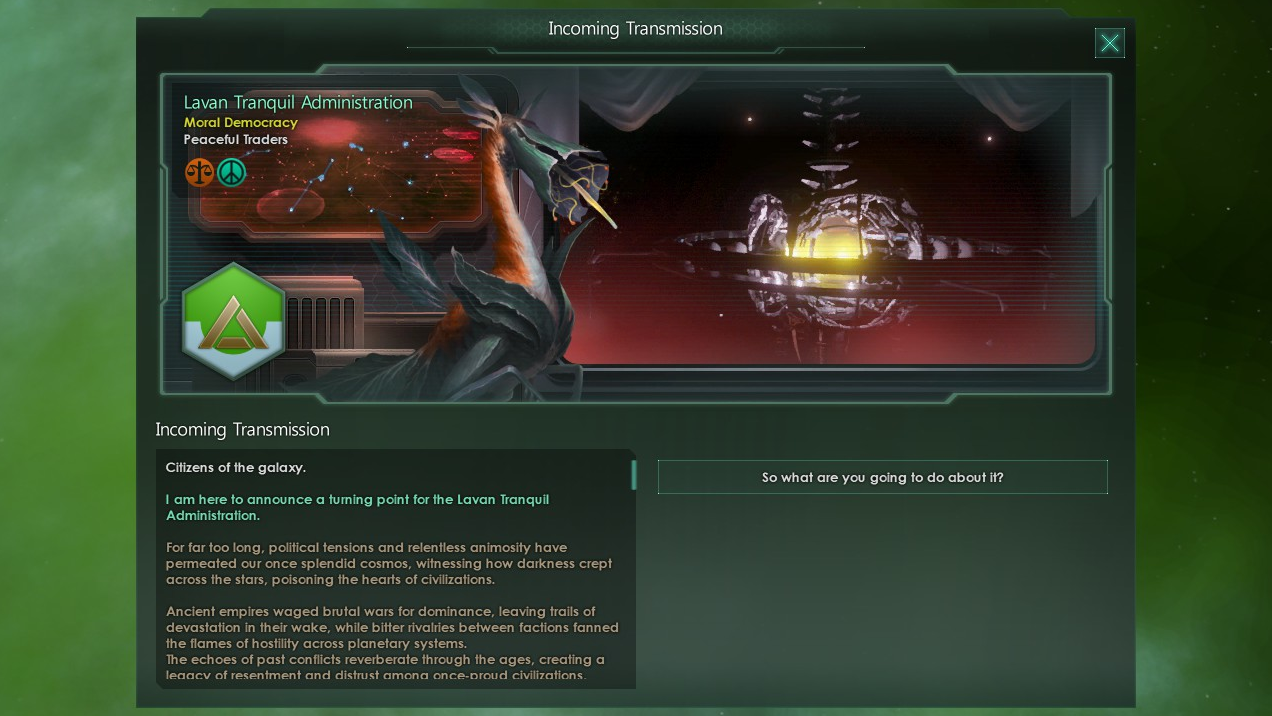Click the transmission text scrollbar
Screen dimensions: 1272x716
point(633,474)
